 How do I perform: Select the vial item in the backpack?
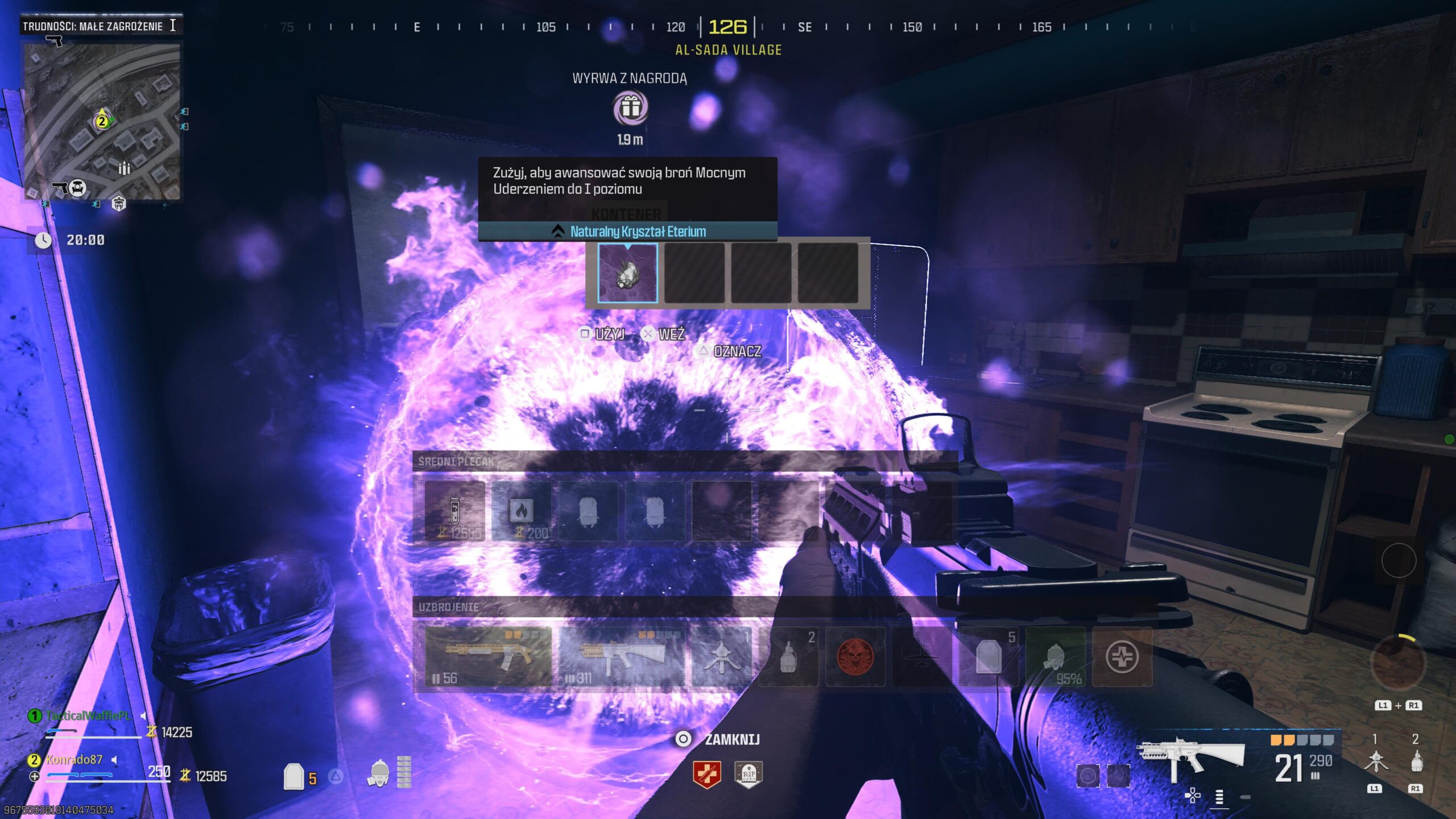point(454,511)
